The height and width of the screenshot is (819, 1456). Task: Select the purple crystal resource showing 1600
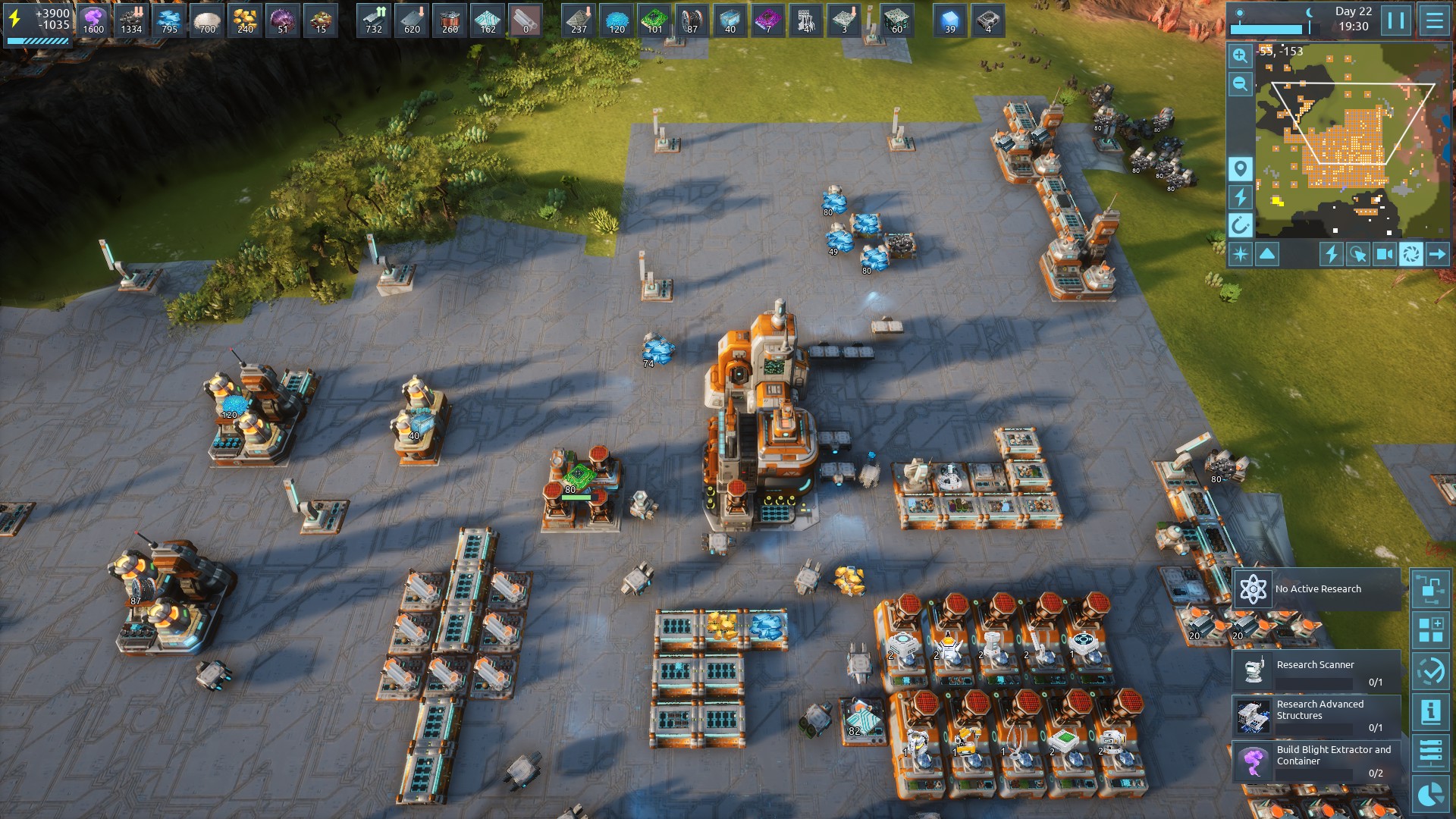coord(93,20)
